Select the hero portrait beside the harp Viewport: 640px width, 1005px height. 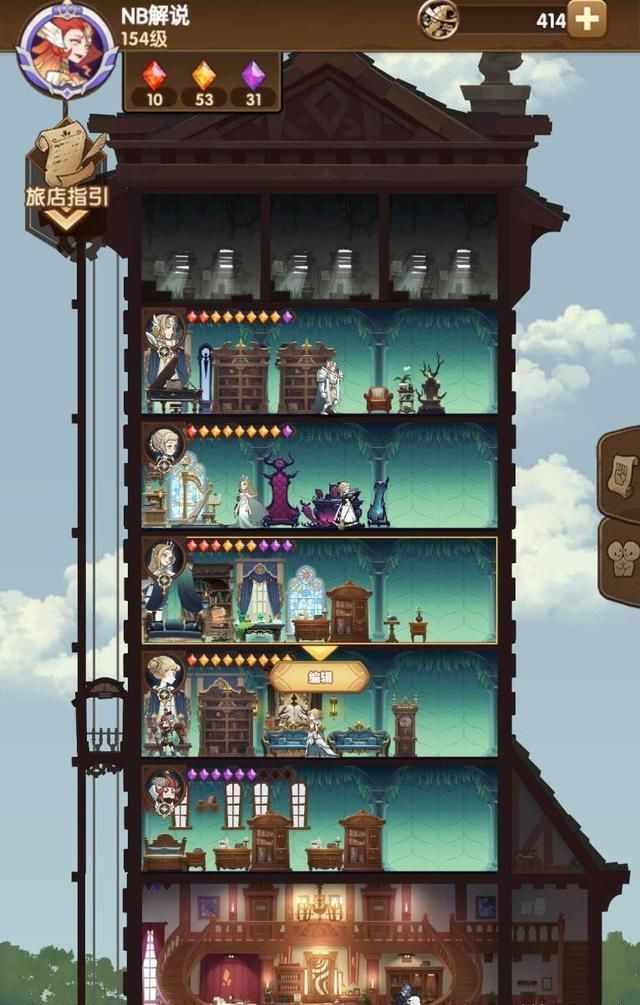click(165, 446)
